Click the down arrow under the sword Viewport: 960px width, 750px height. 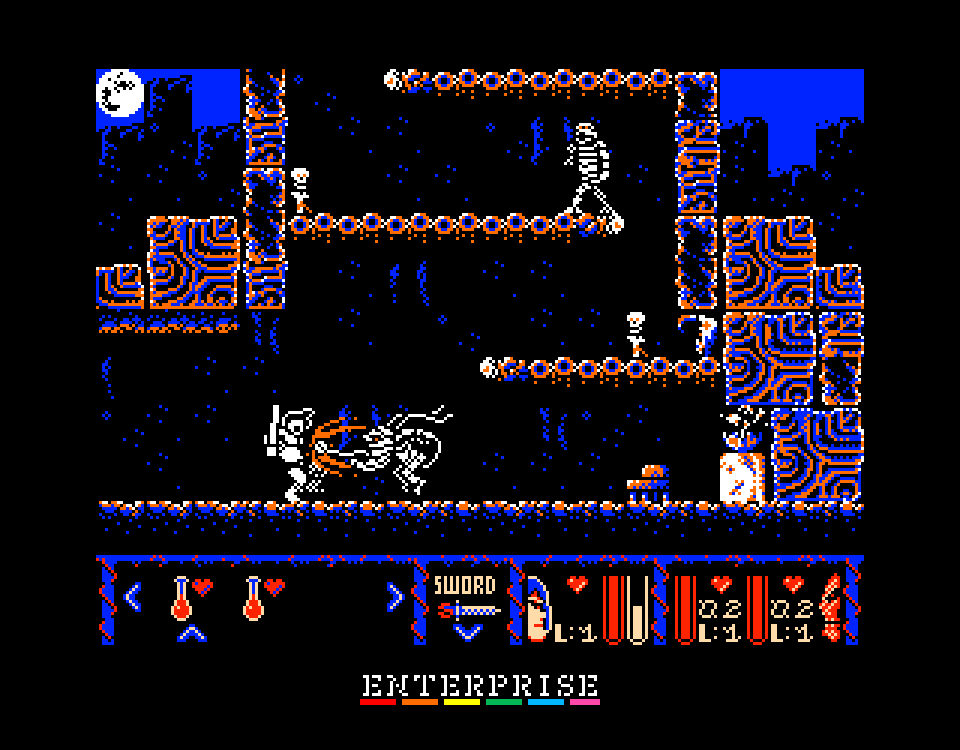point(467,631)
